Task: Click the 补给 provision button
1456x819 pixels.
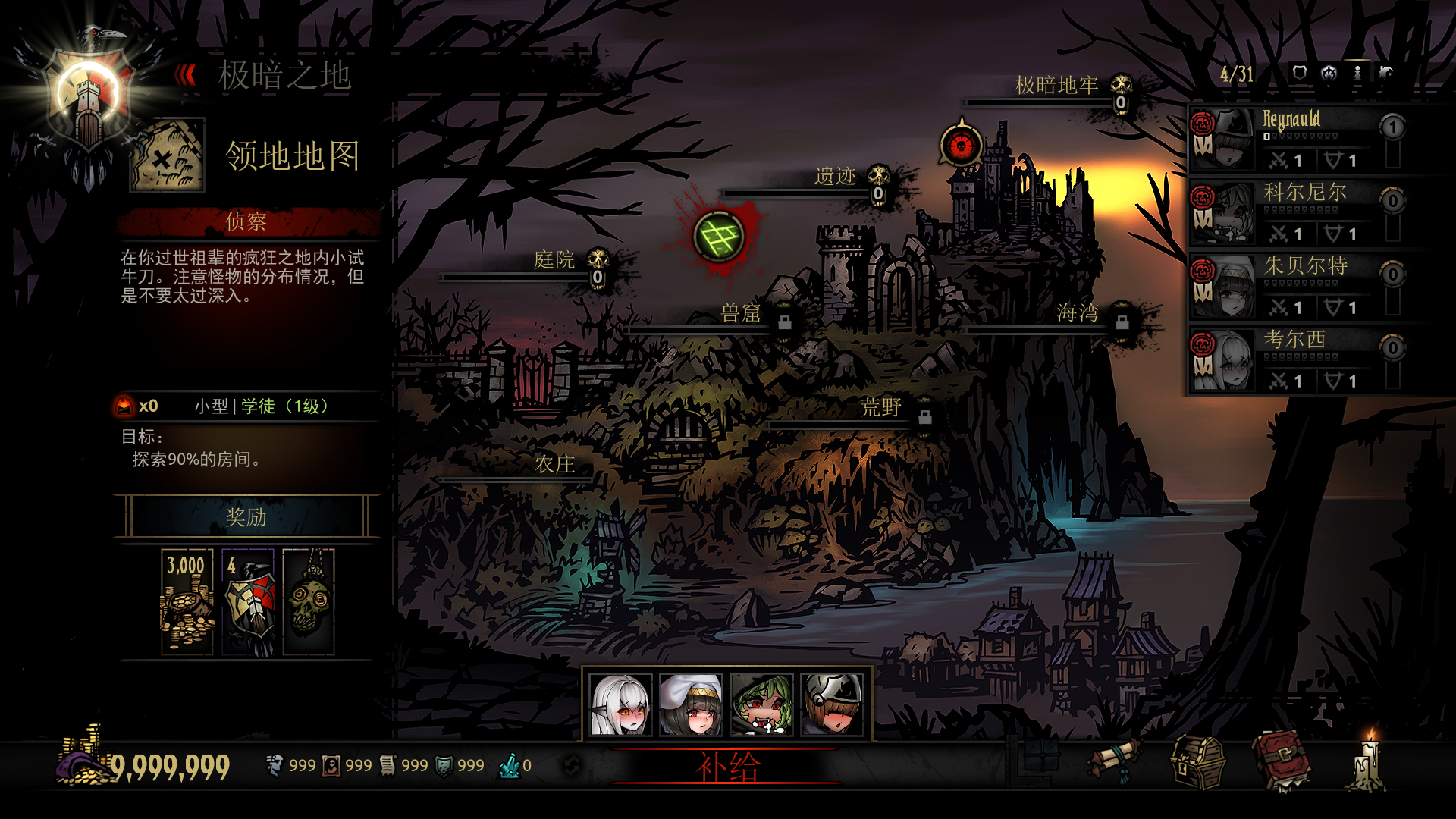Action: coord(726,767)
